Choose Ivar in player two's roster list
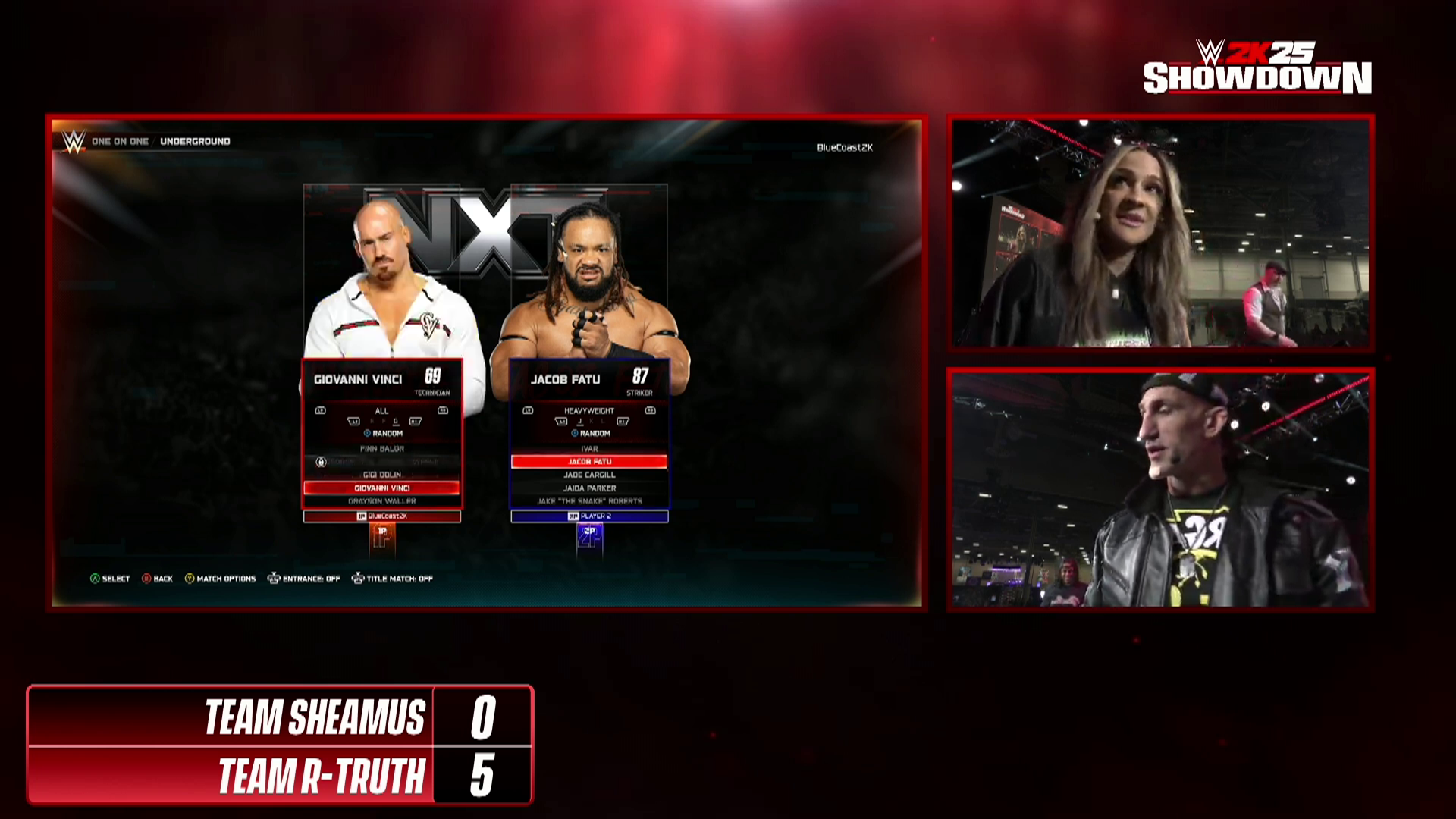1456x819 pixels. (589, 449)
